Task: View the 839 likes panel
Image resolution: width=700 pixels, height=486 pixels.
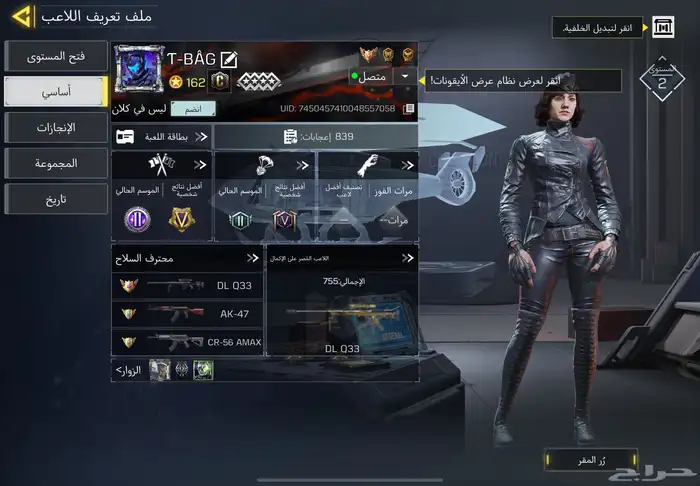Action: pos(315,136)
